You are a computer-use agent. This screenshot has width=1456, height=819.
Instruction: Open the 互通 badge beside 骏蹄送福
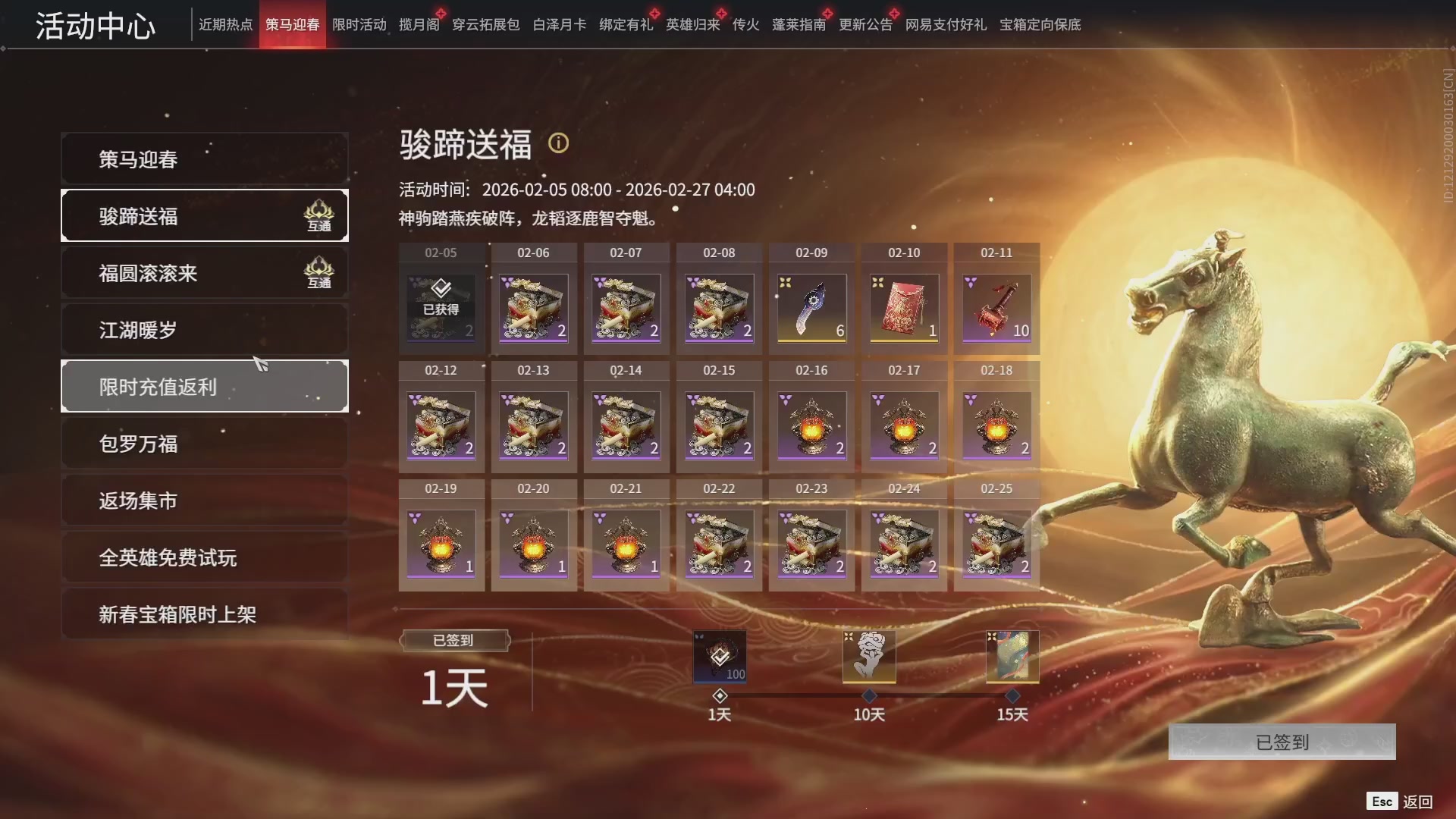[319, 216]
